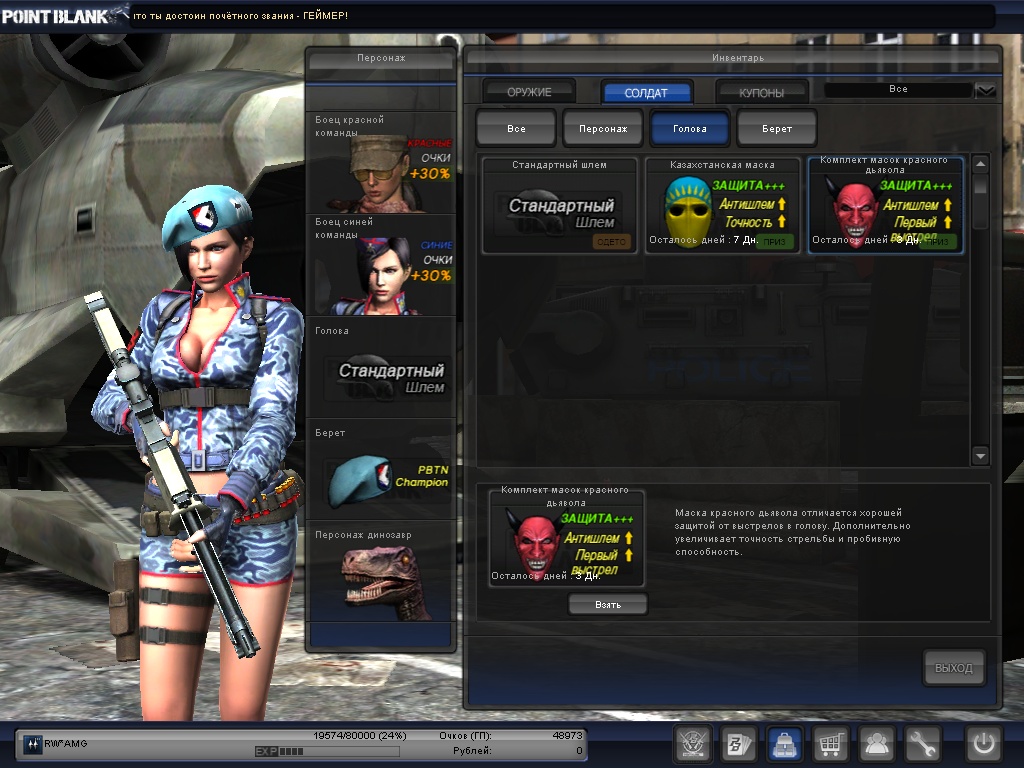Choose the Голова category filter
Viewport: 1024px width, 768px height.
(x=690, y=129)
